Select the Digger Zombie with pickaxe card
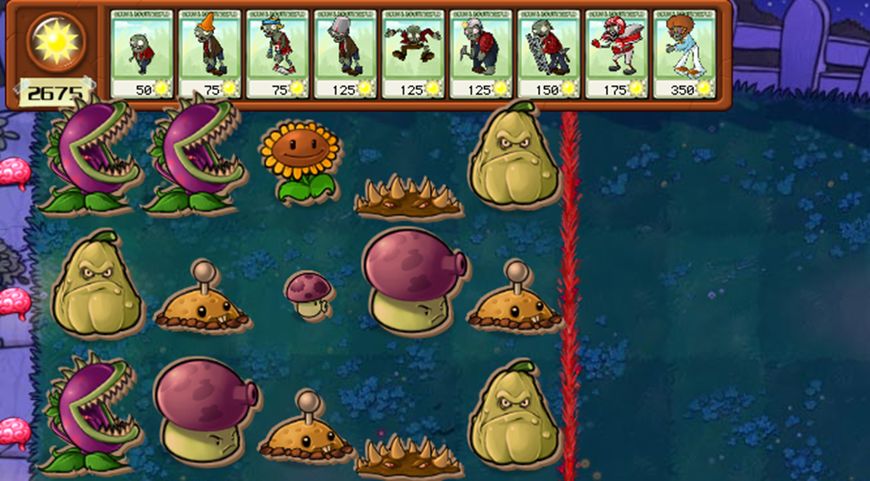The height and width of the screenshot is (481, 870). pos(481,54)
